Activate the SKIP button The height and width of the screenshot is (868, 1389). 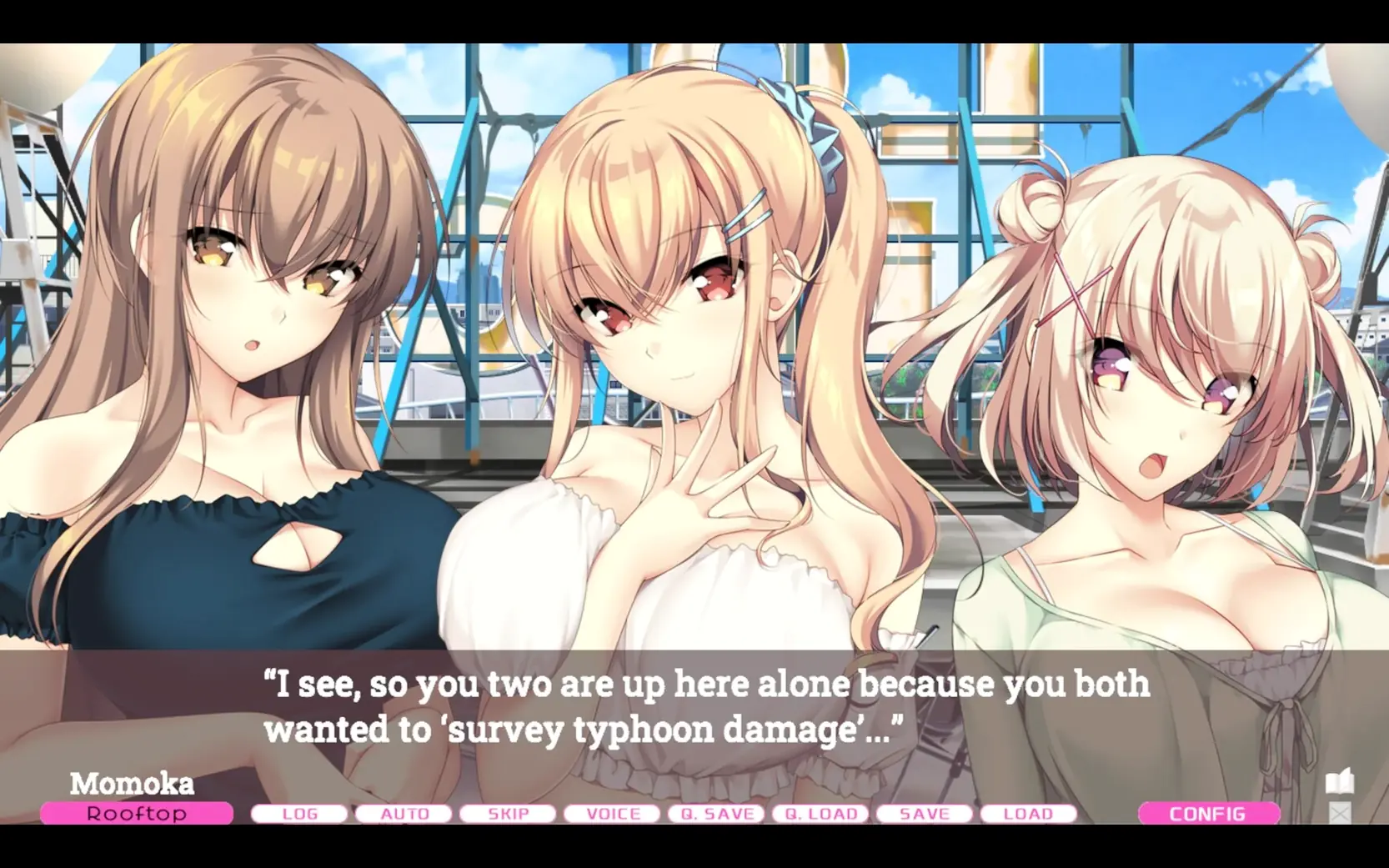(x=508, y=814)
